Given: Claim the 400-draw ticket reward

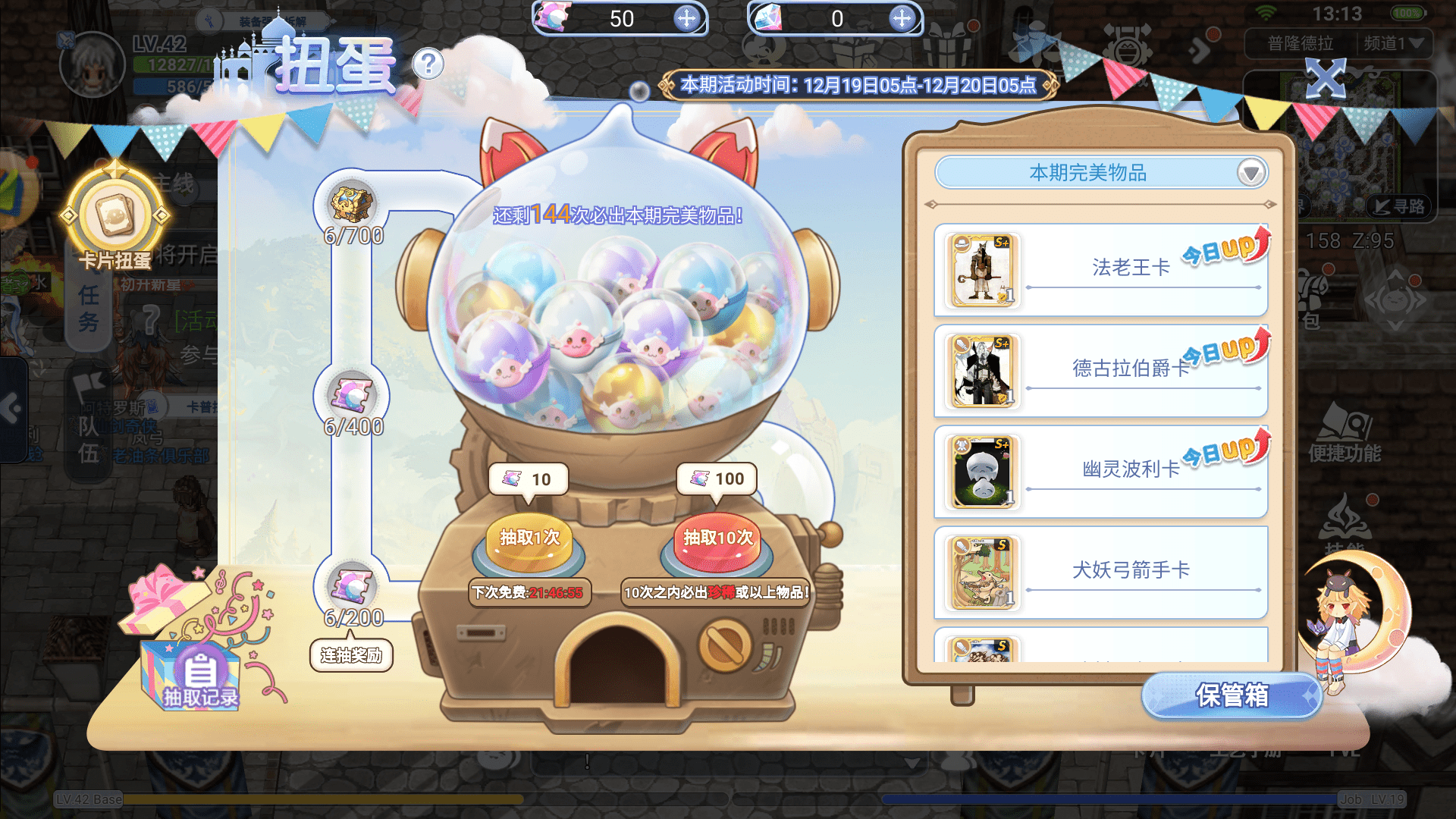Looking at the screenshot, I should tap(352, 396).
